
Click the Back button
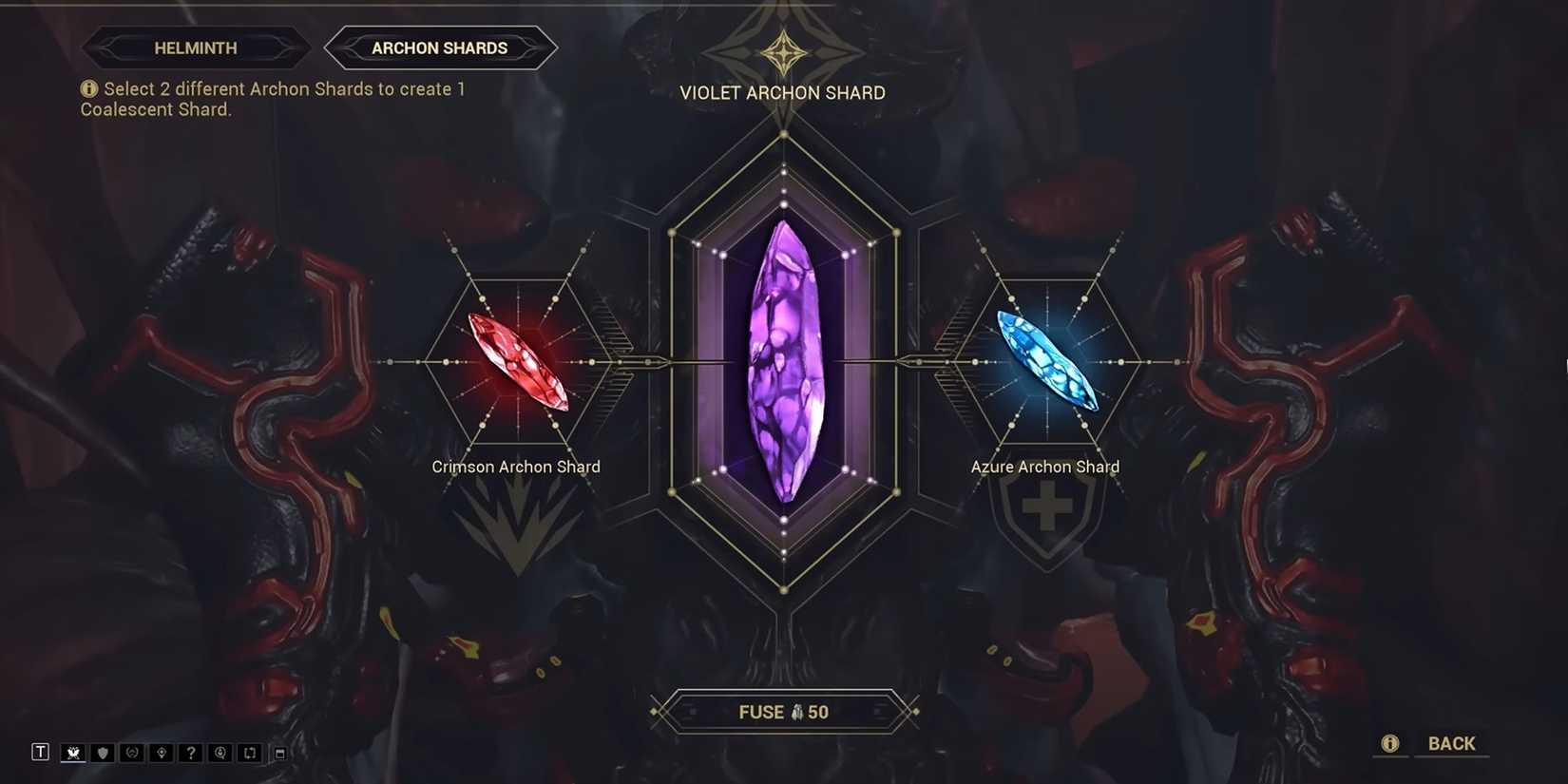click(1452, 744)
